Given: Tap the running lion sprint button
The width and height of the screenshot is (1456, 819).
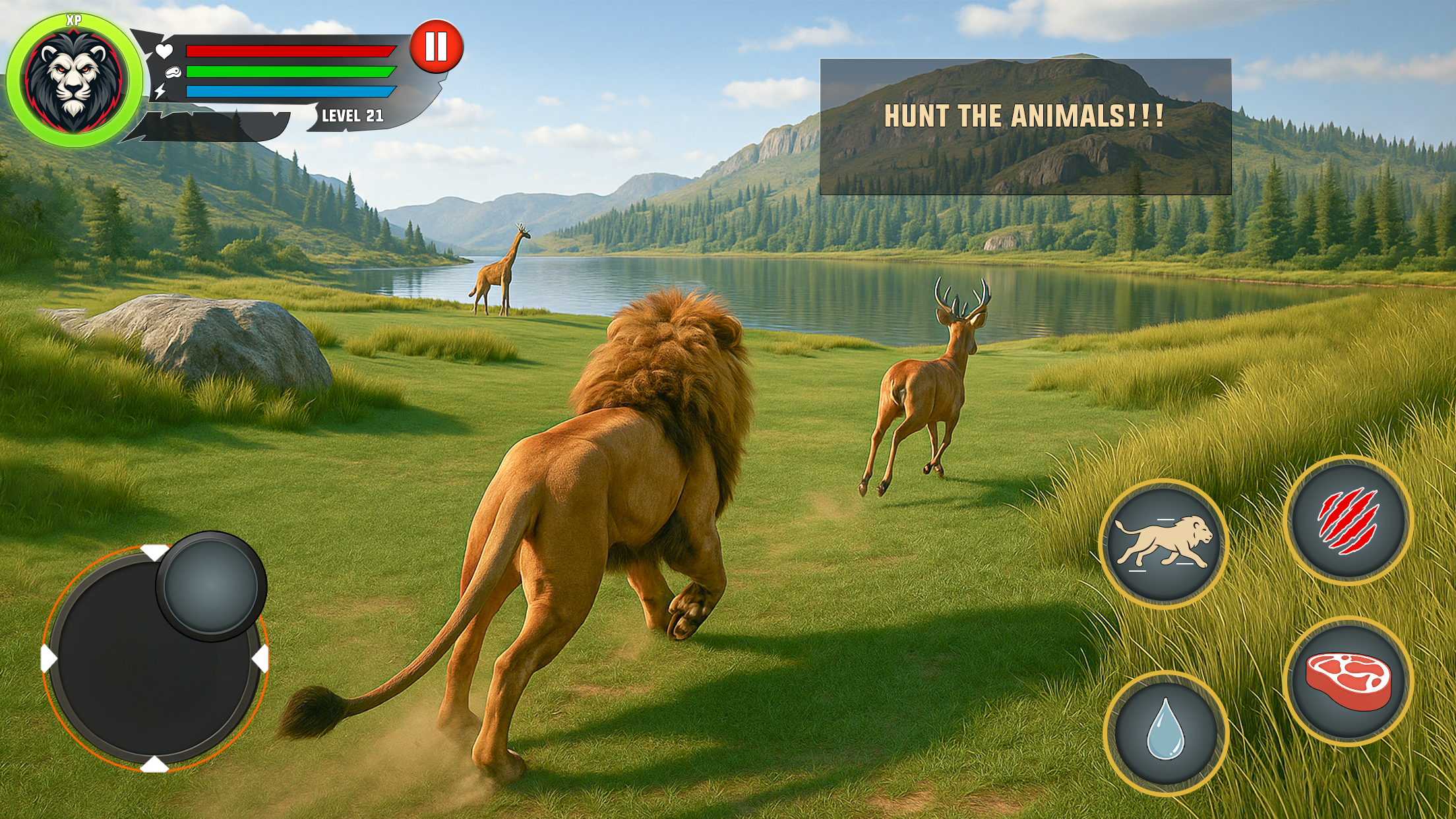Looking at the screenshot, I should pos(1164,543).
